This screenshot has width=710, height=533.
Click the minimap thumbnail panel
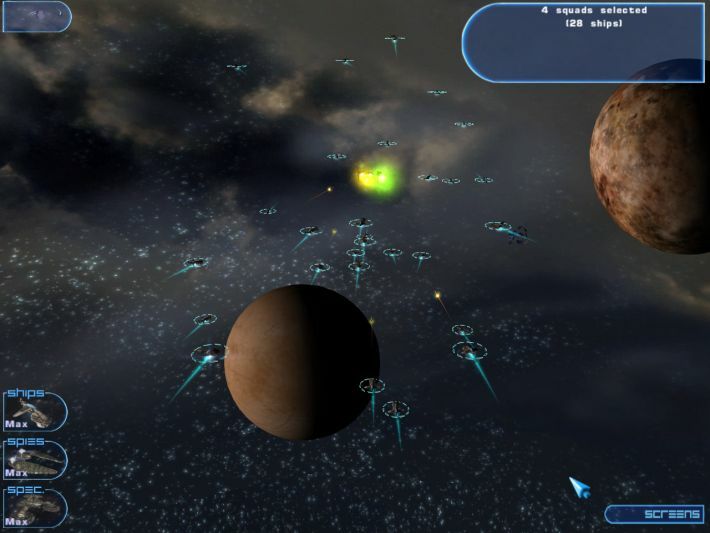click(36, 16)
